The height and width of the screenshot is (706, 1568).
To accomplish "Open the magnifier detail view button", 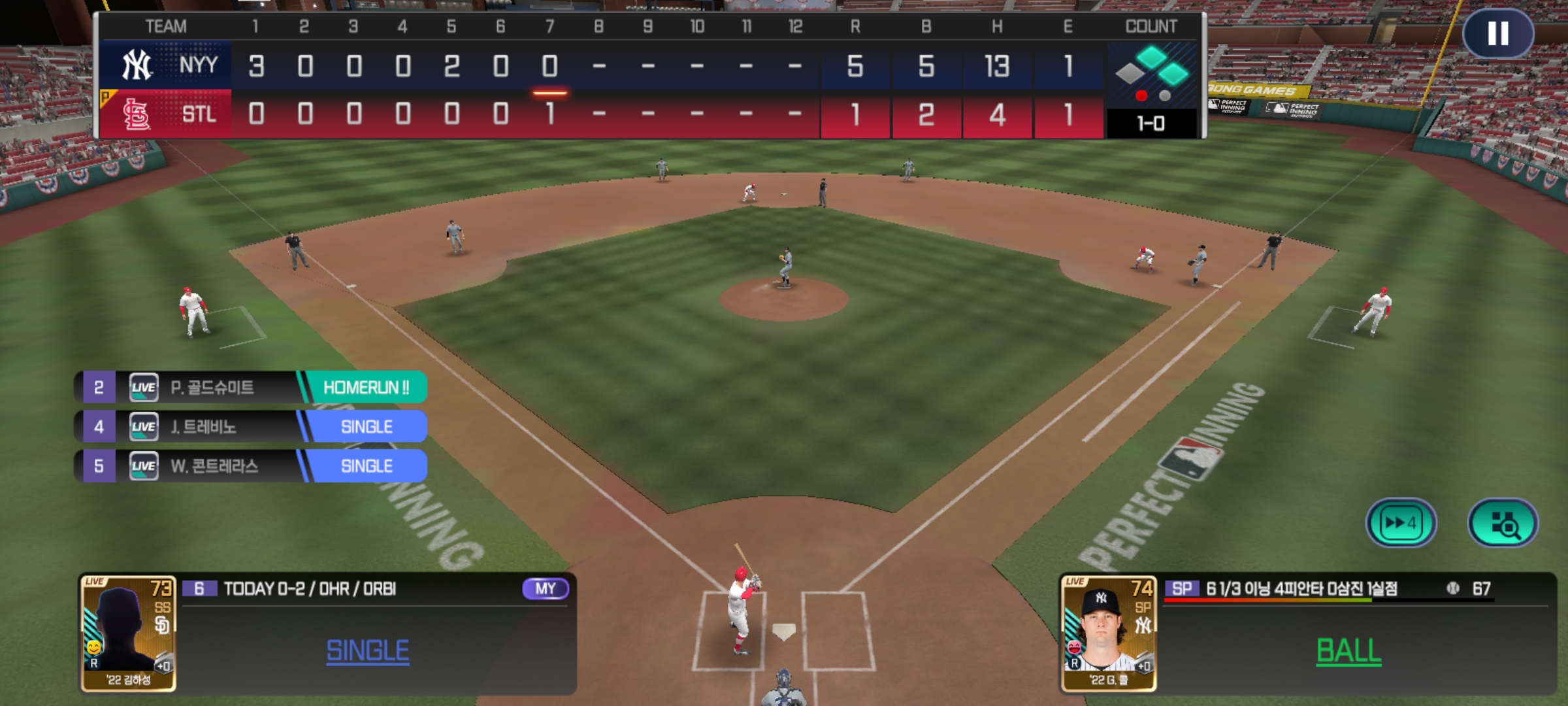I will [x=1503, y=523].
